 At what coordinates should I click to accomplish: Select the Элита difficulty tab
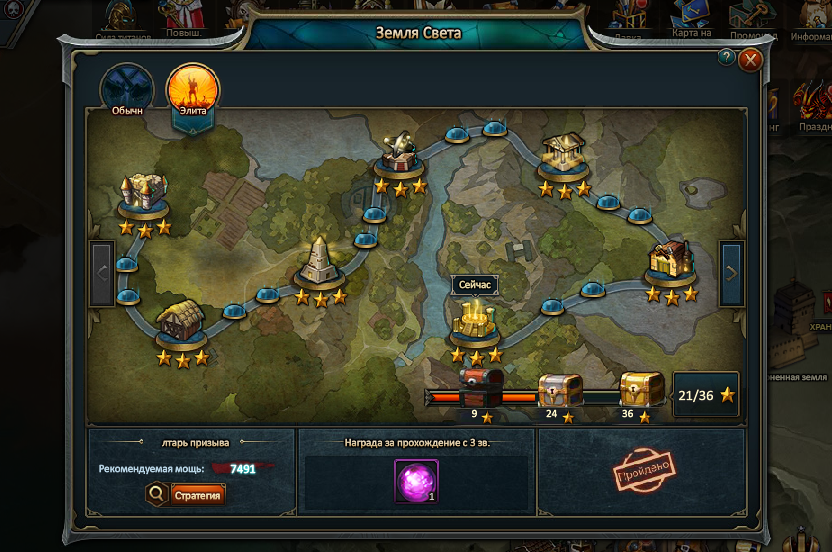(193, 91)
